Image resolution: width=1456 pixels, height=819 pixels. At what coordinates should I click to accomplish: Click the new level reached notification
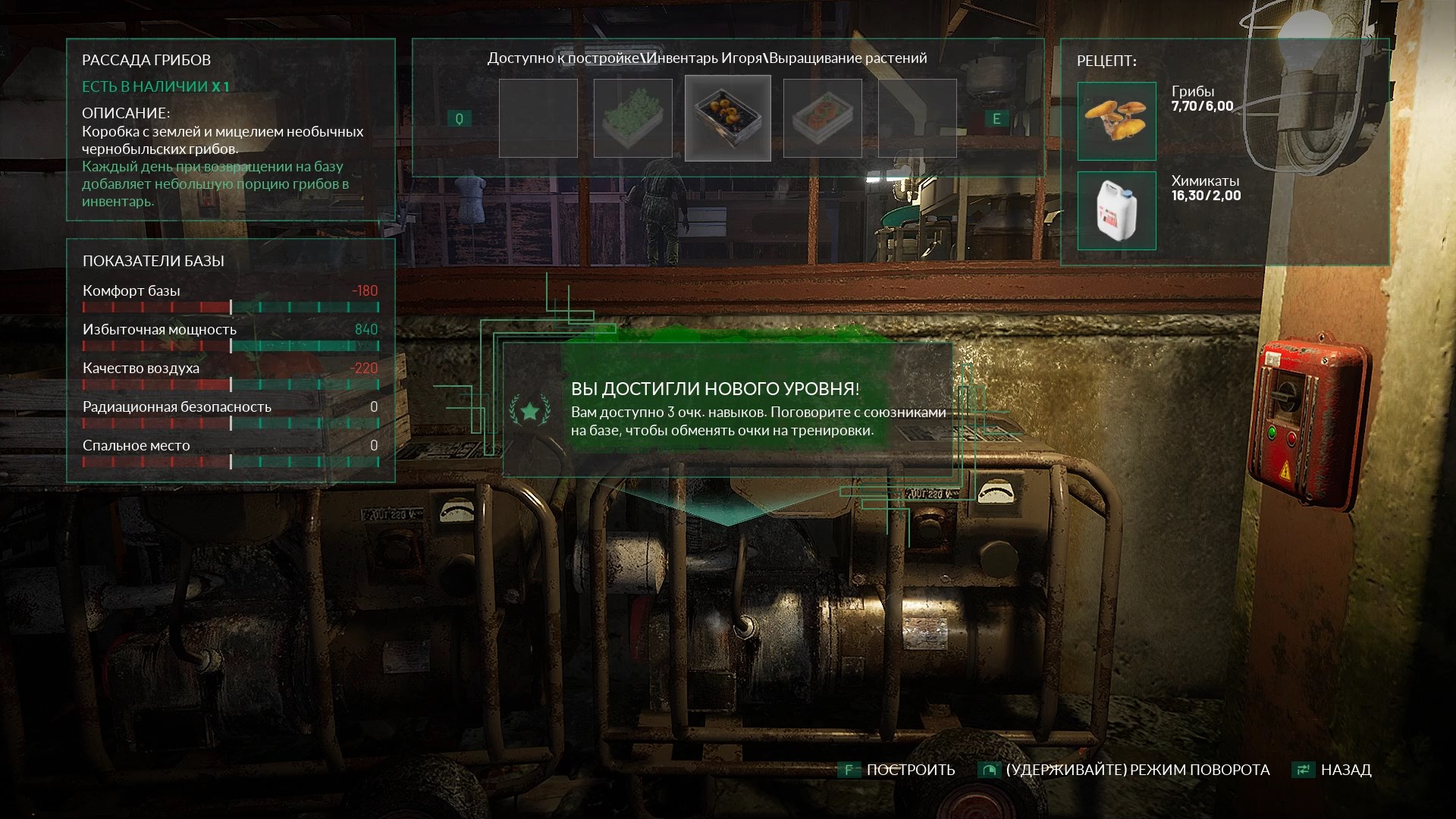726,409
